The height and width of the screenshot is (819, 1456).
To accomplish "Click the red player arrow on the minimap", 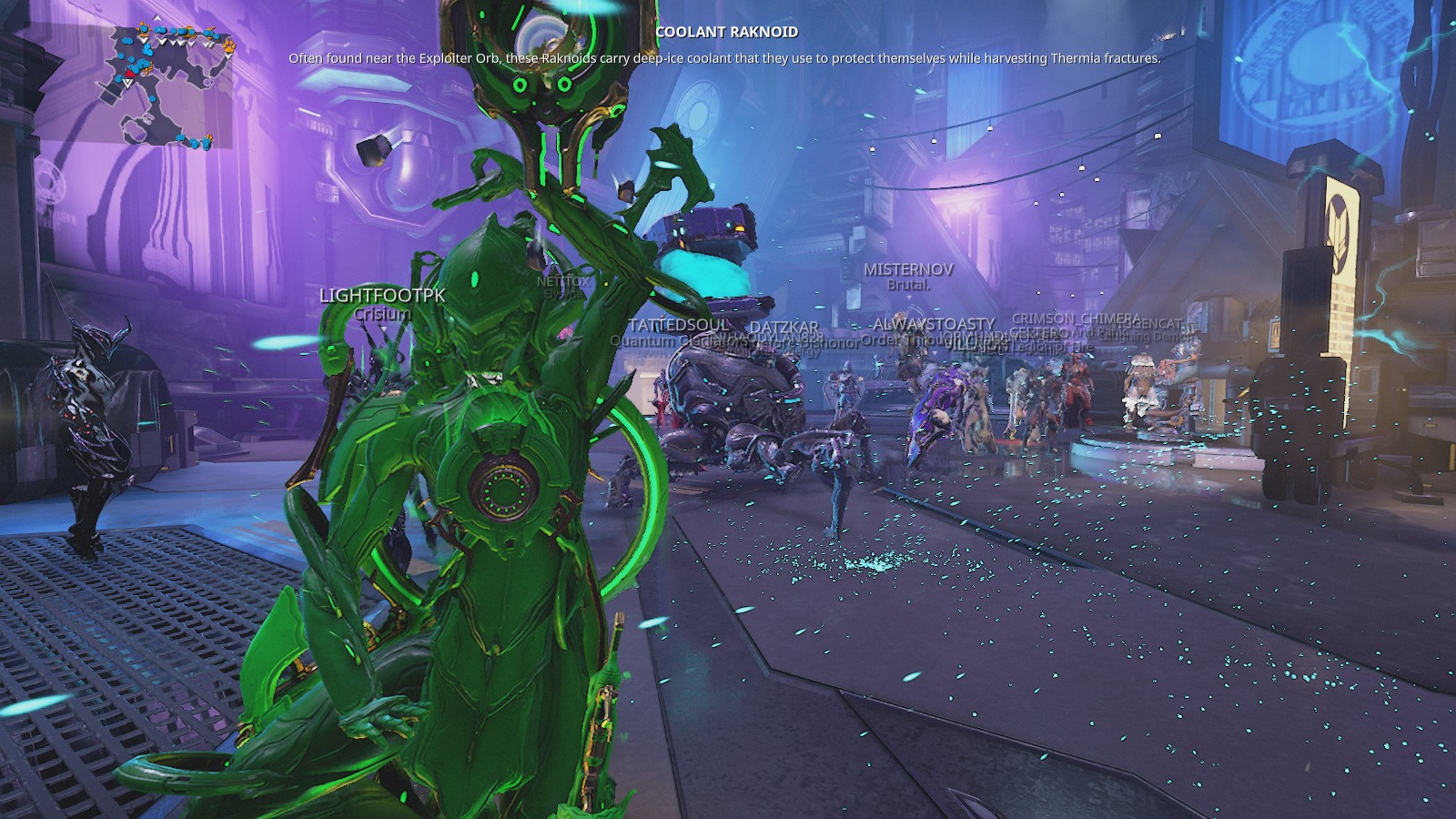I will [x=129, y=73].
